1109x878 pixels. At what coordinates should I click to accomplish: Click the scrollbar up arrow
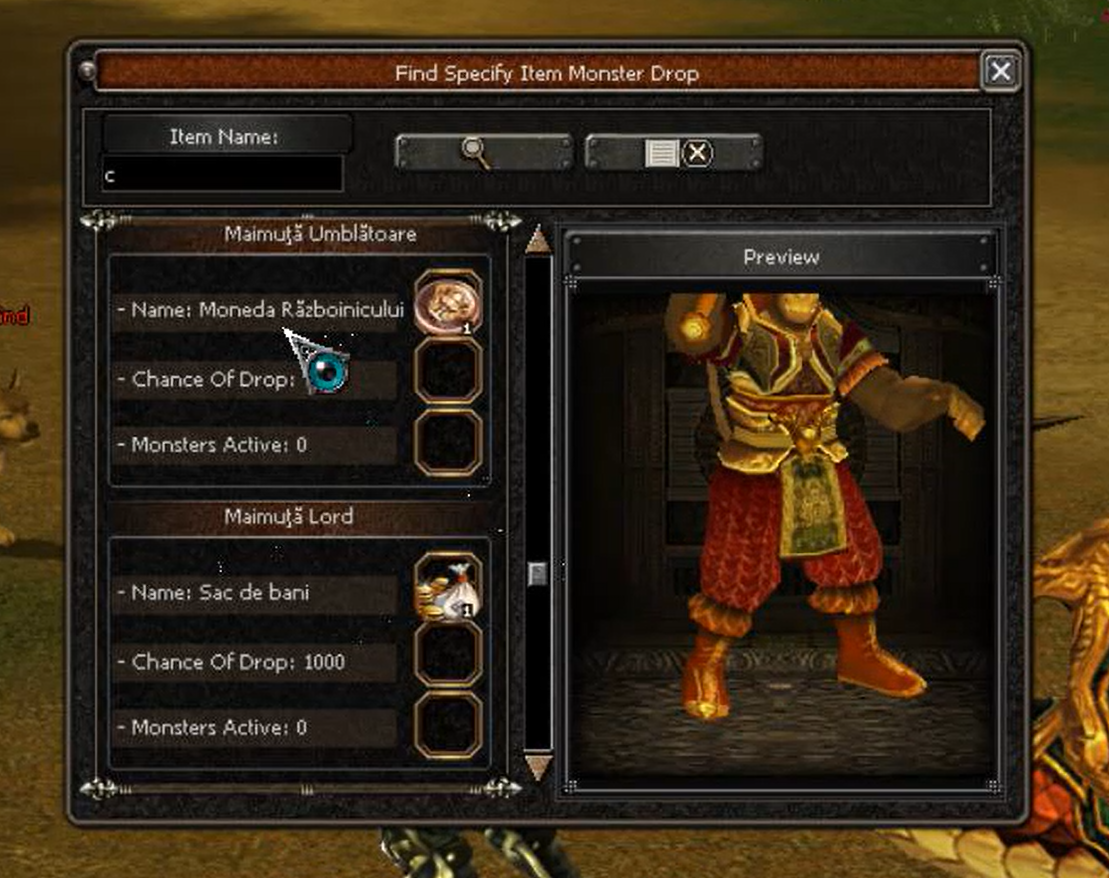click(538, 240)
